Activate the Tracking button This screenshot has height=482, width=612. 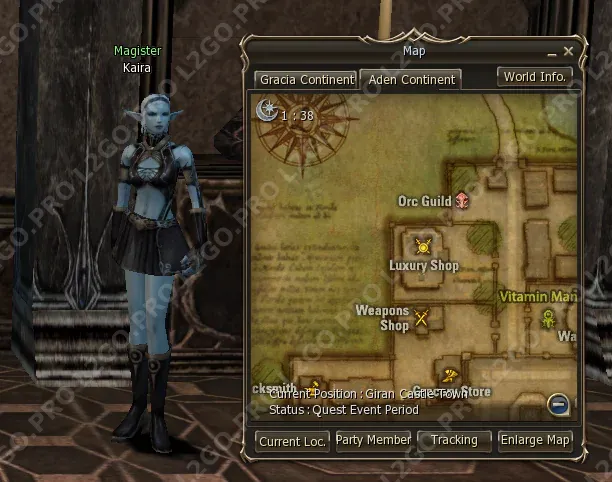454,440
